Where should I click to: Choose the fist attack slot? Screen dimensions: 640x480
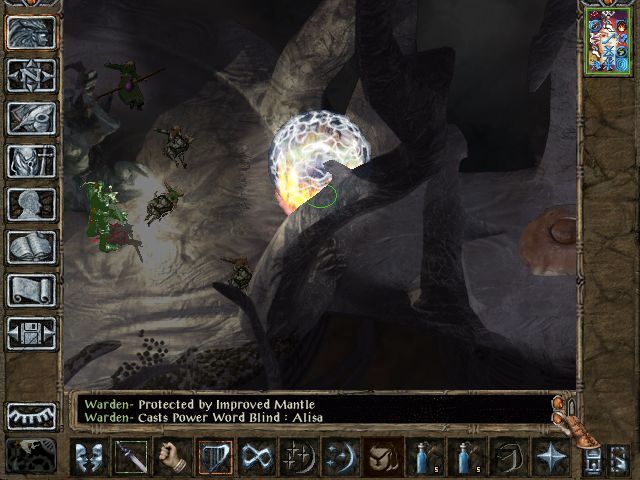click(173, 457)
